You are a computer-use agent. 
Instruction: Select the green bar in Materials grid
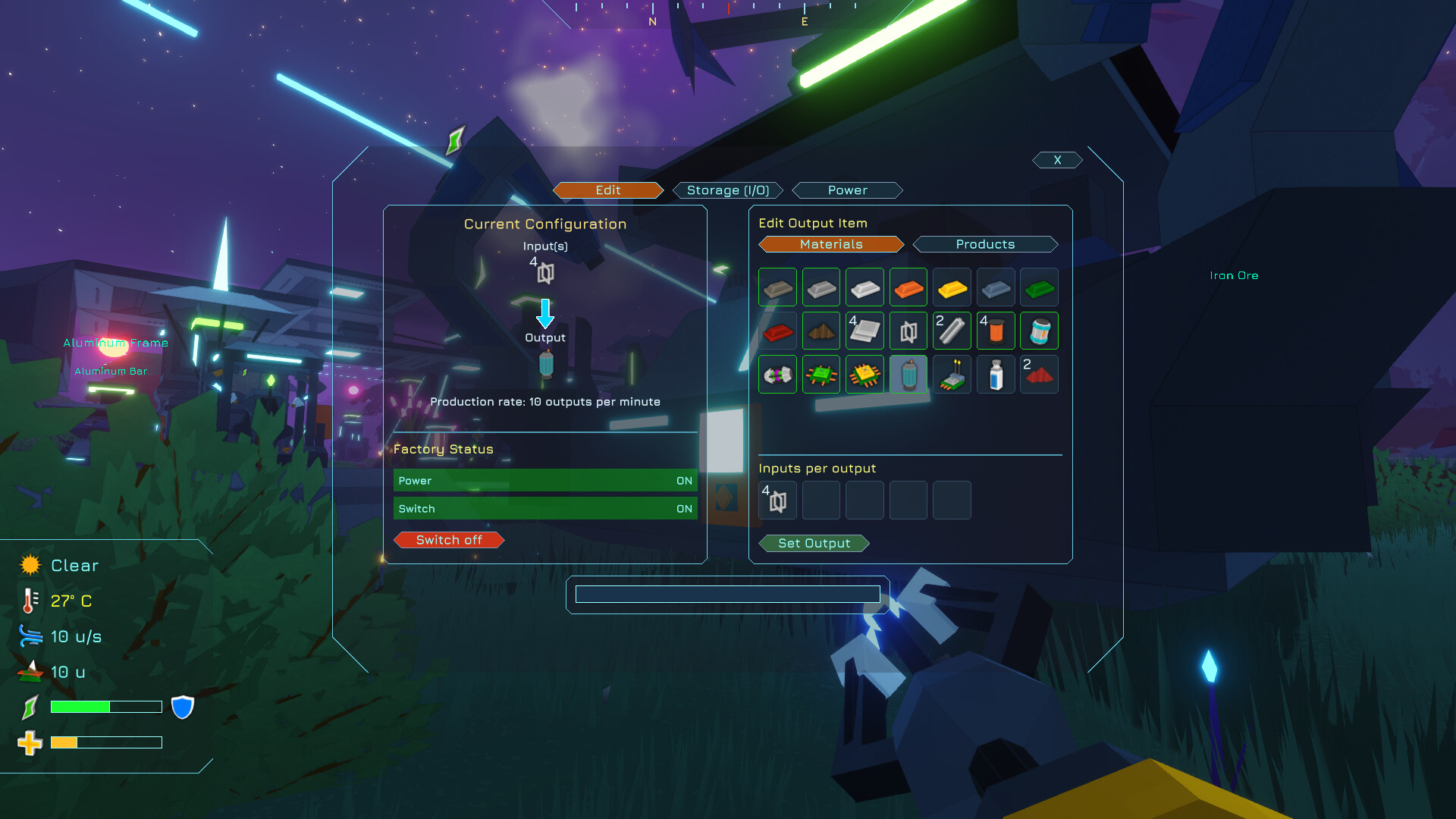pyautogui.click(x=1039, y=287)
